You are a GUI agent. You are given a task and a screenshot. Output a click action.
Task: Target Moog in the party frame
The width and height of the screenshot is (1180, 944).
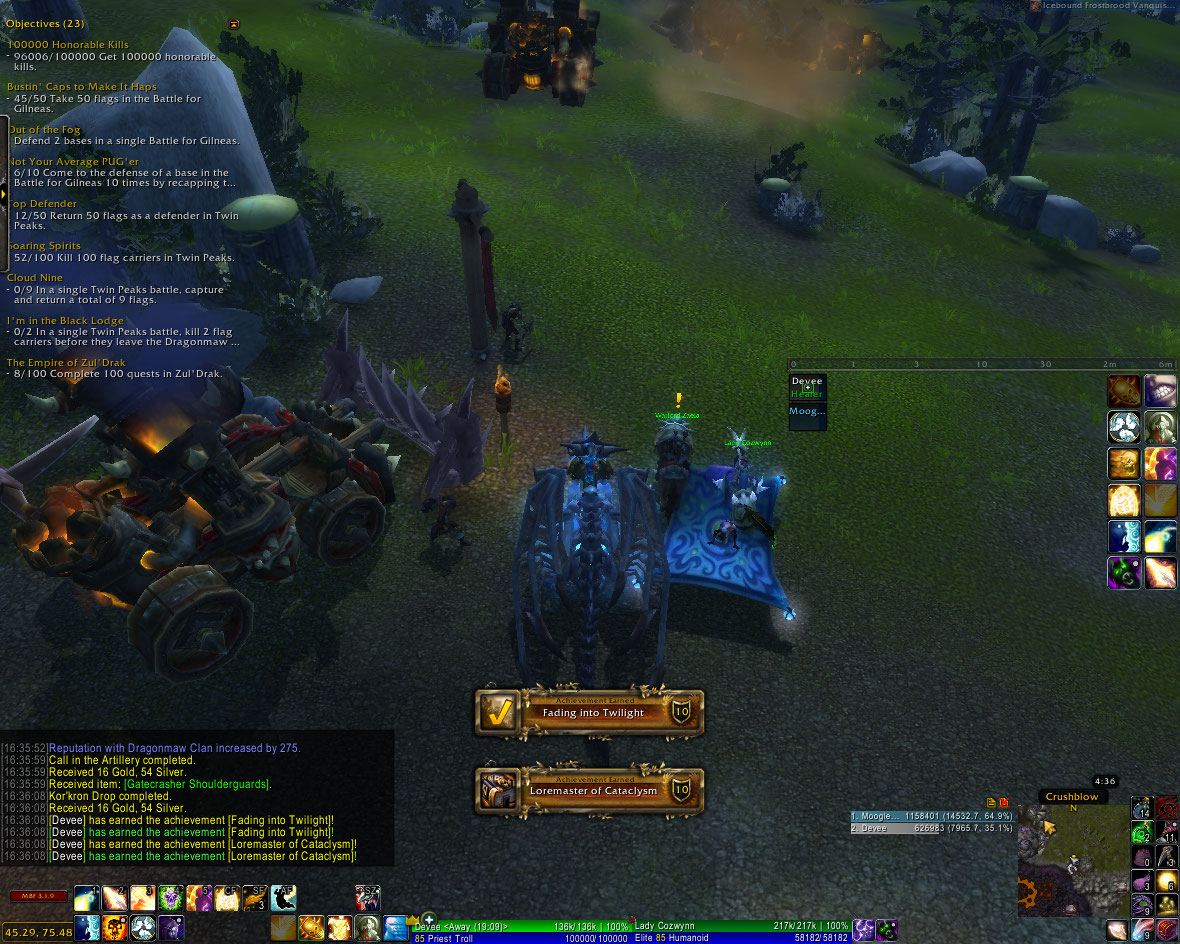808,412
